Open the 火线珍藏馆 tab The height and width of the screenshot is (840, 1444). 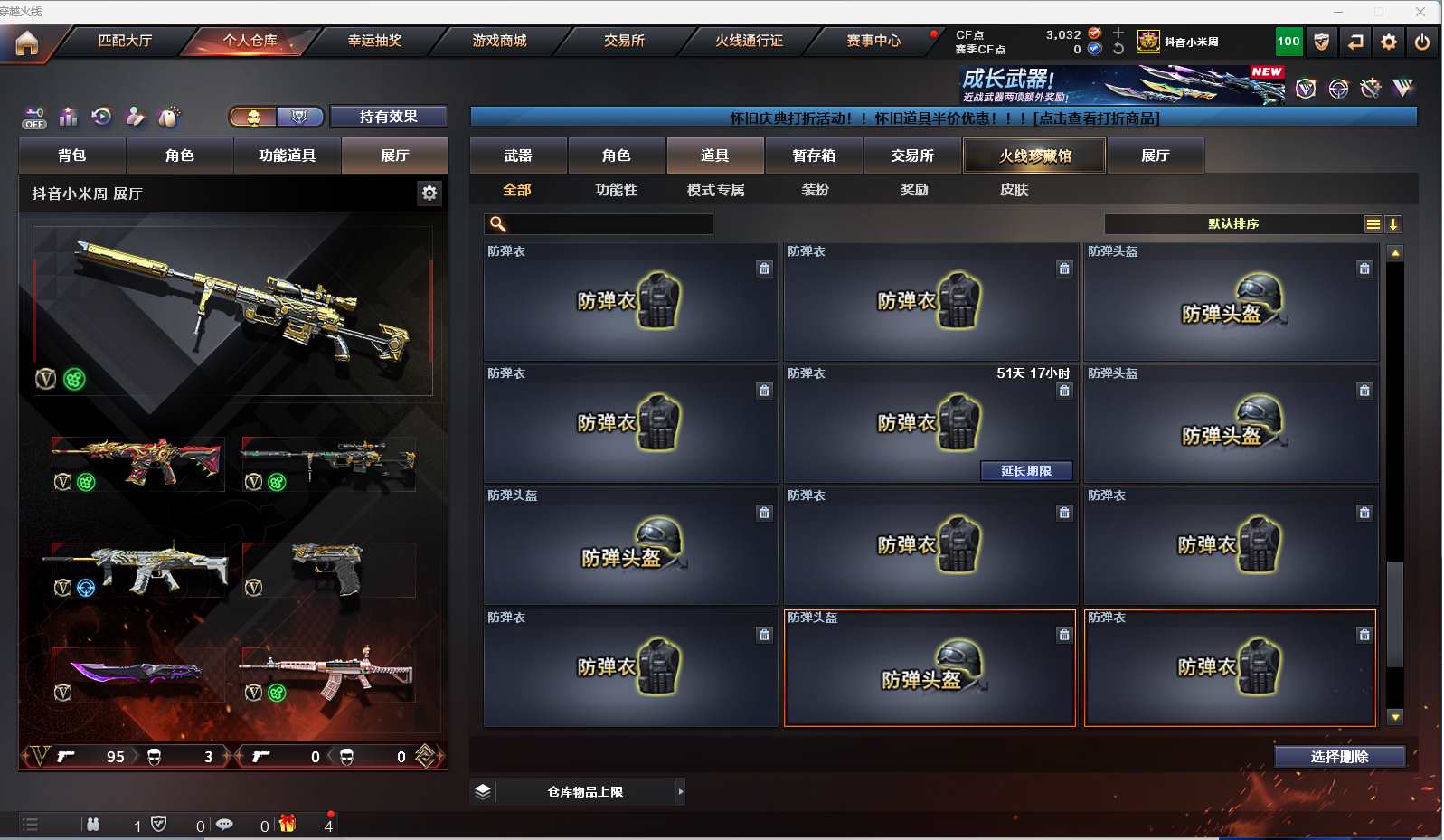[1034, 156]
